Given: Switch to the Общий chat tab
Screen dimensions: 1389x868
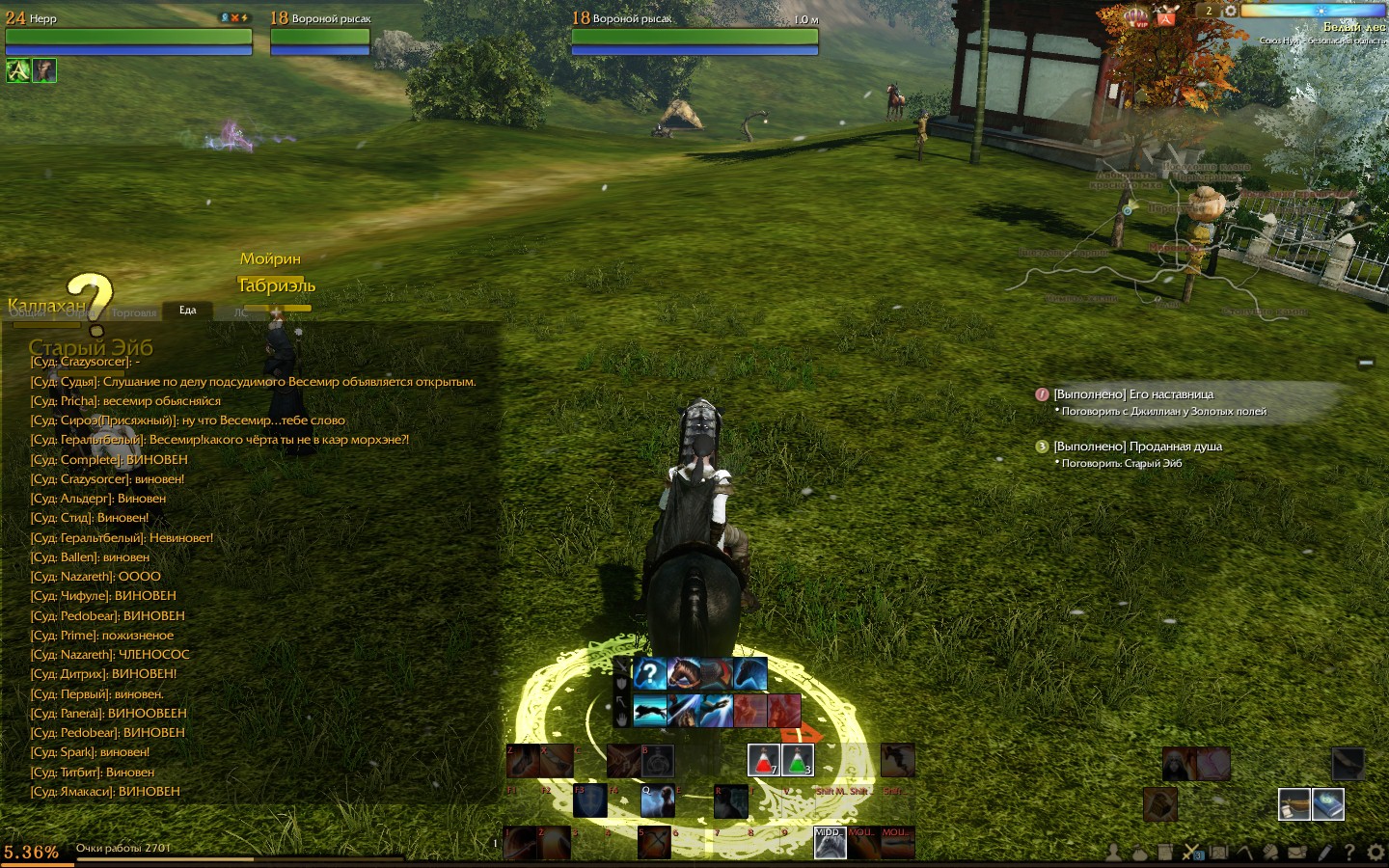Looking at the screenshot, I should coord(27,312).
